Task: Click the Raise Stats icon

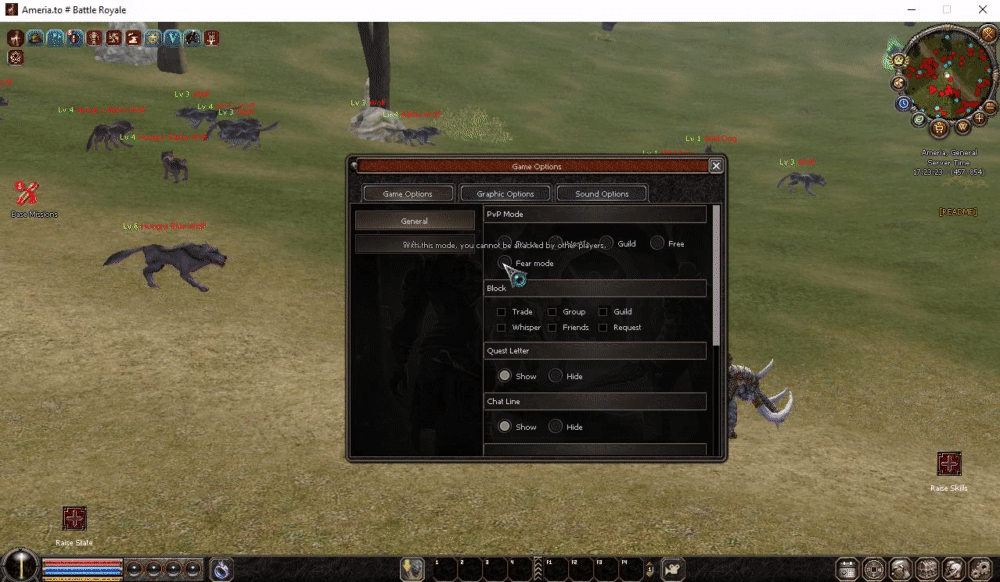Action: [x=75, y=518]
